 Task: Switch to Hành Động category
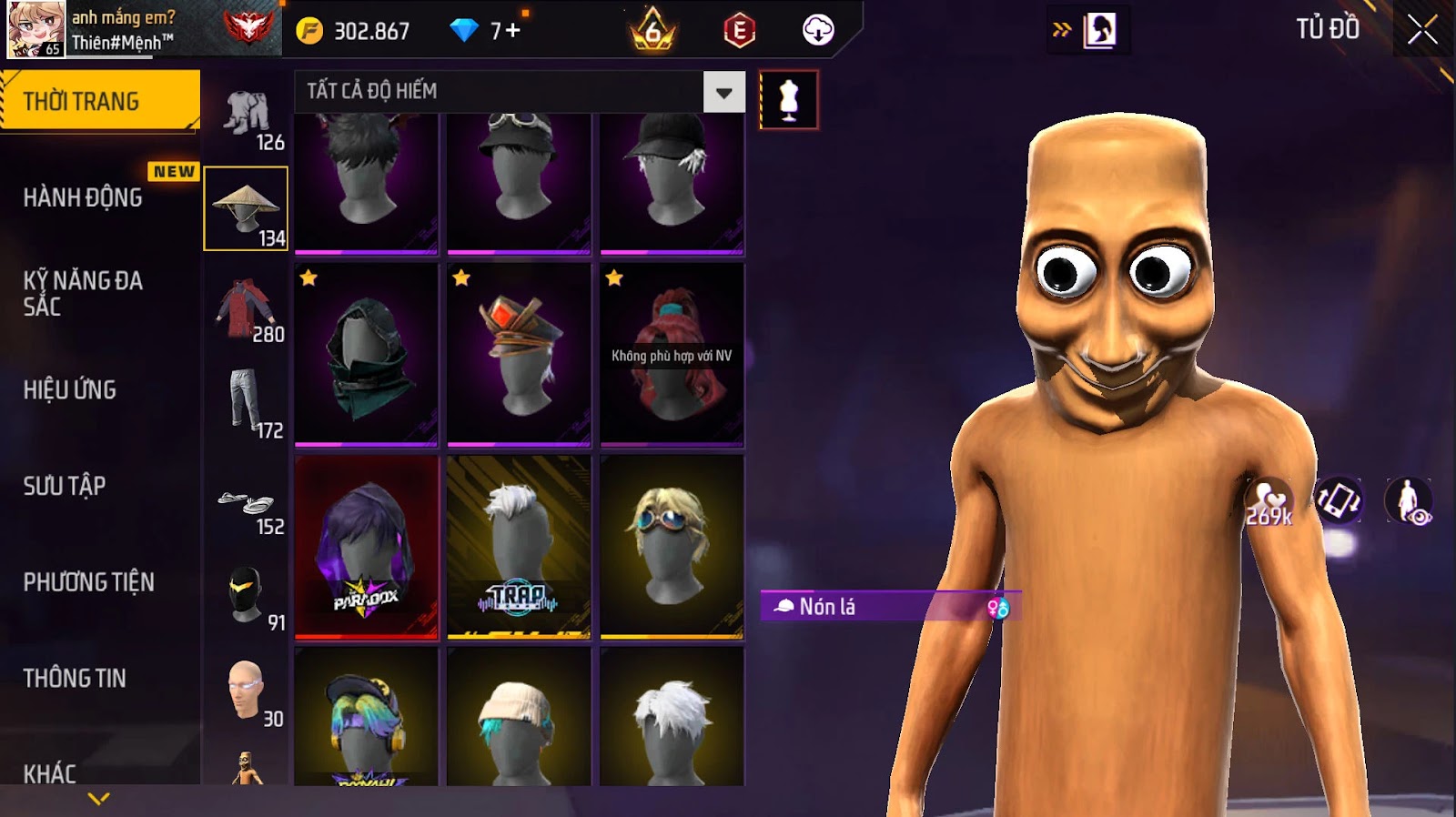pos(84,197)
